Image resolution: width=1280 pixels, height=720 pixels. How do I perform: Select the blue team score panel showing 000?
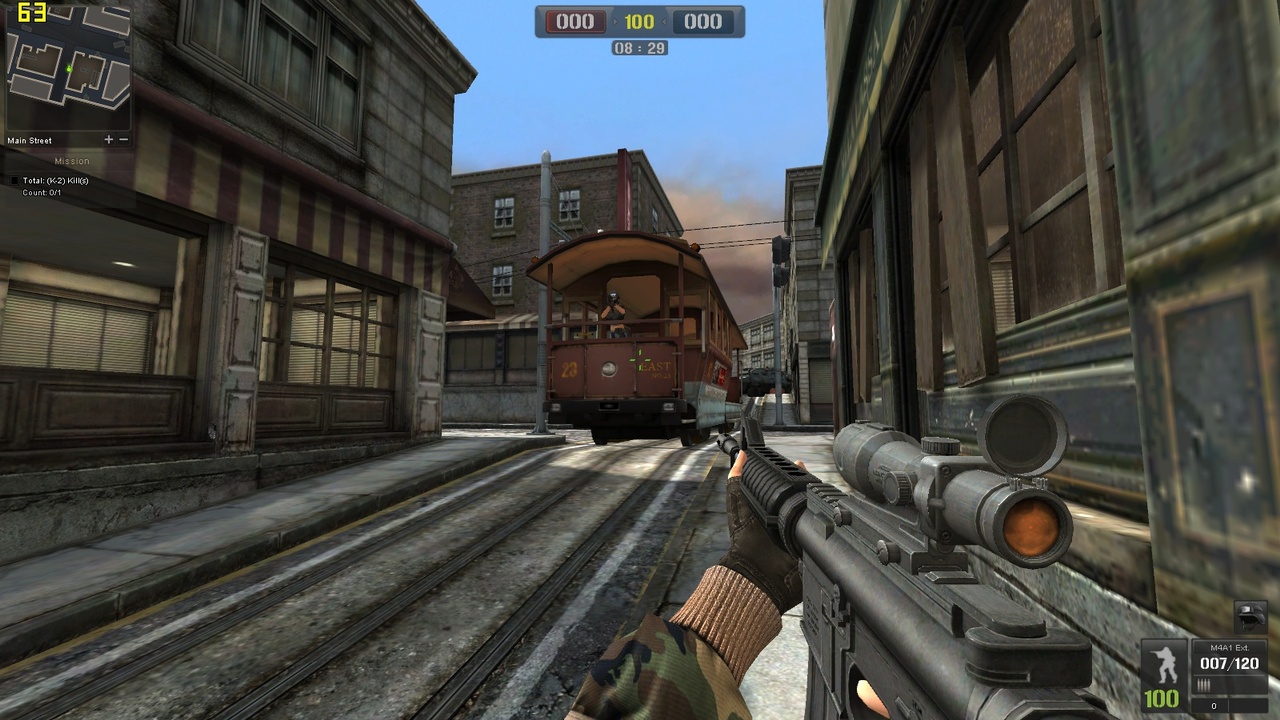pyautogui.click(x=704, y=20)
